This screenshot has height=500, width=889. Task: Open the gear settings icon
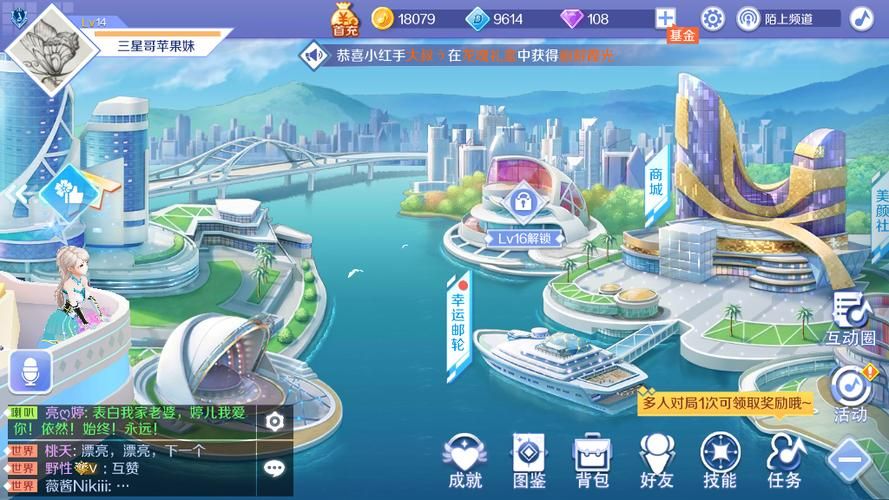pos(713,18)
